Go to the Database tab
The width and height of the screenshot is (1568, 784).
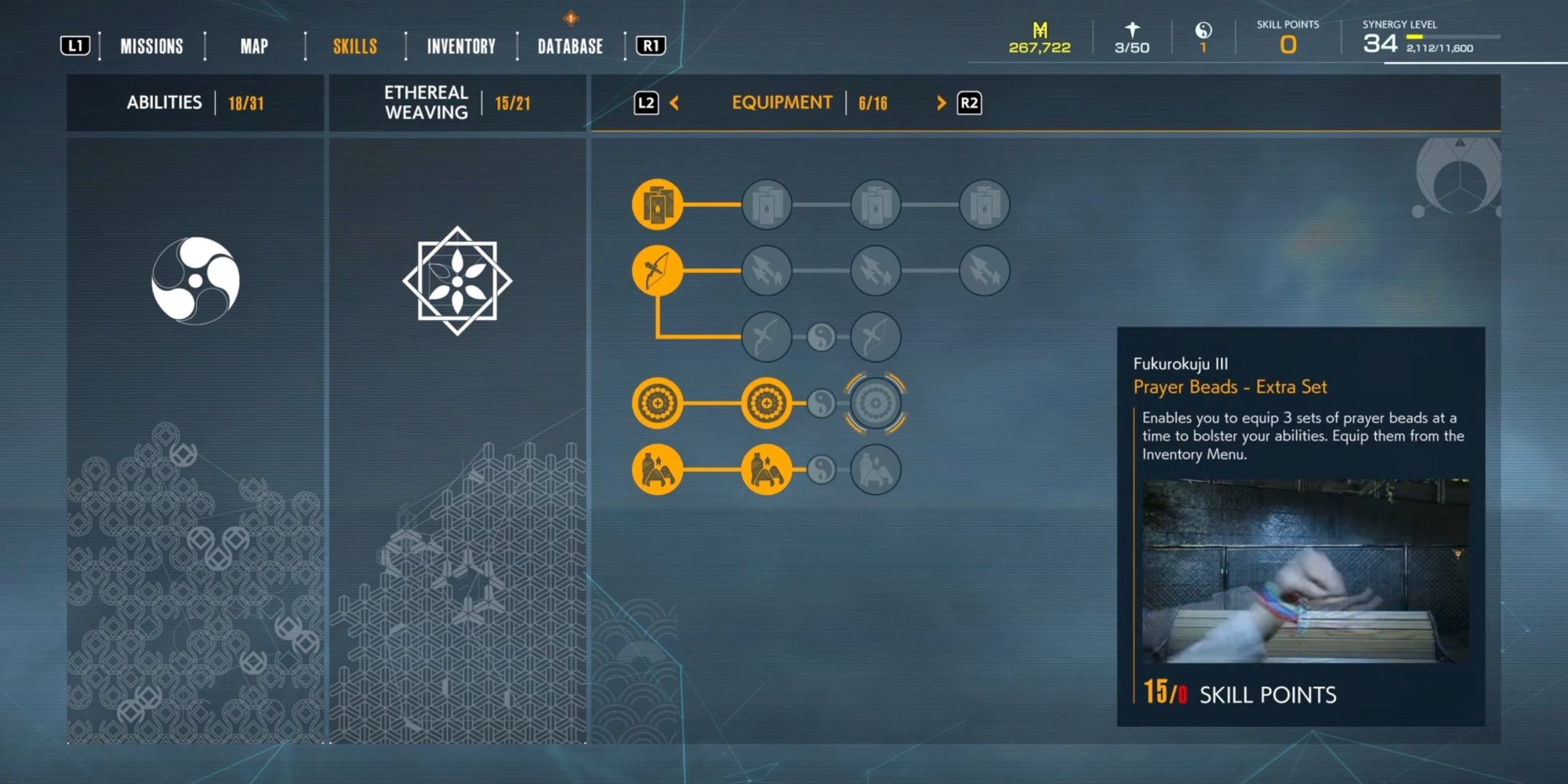570,46
